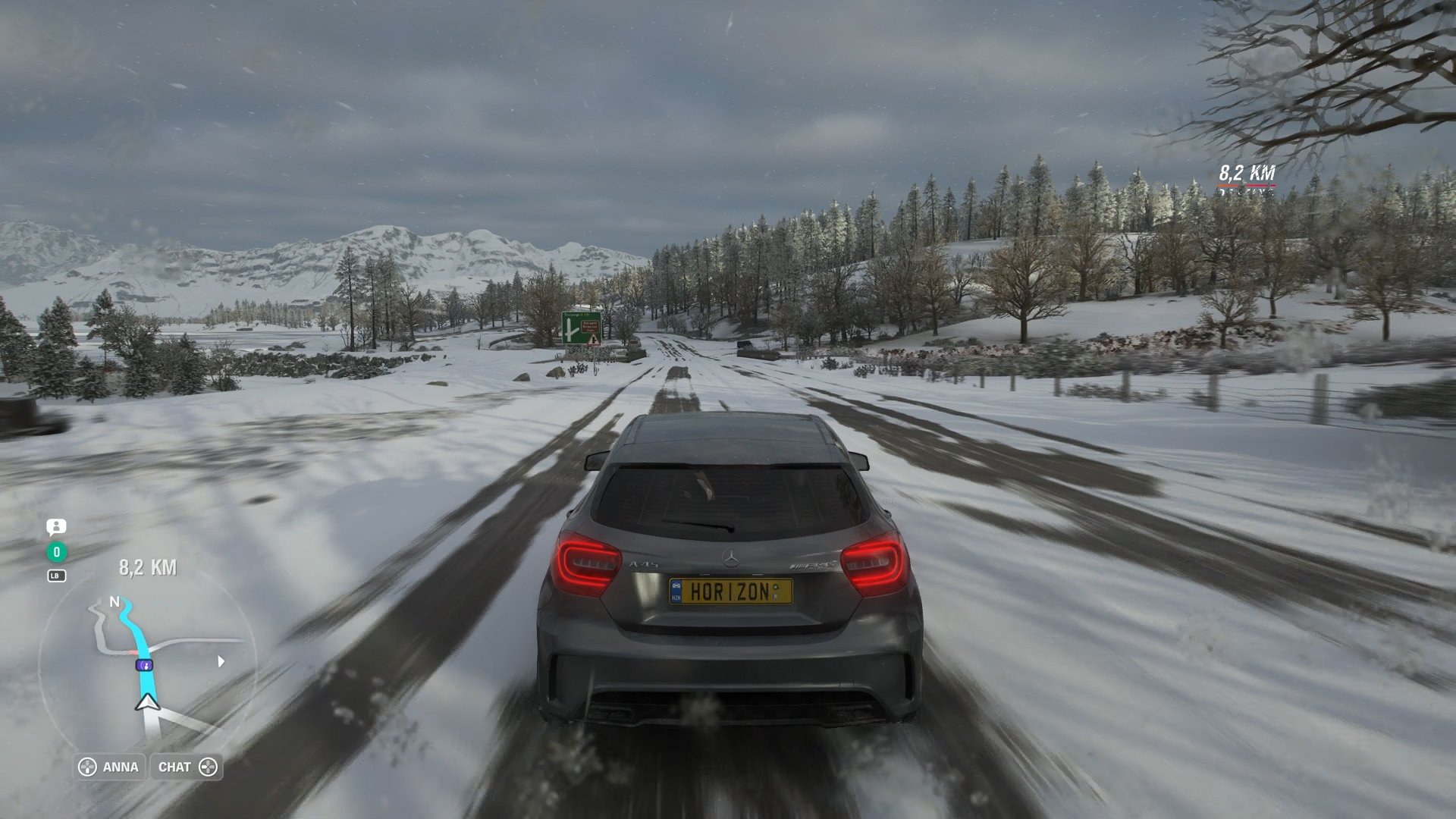This screenshot has height=819, width=1456.
Task: Activate the ANNA assistant button
Action: click(121, 767)
